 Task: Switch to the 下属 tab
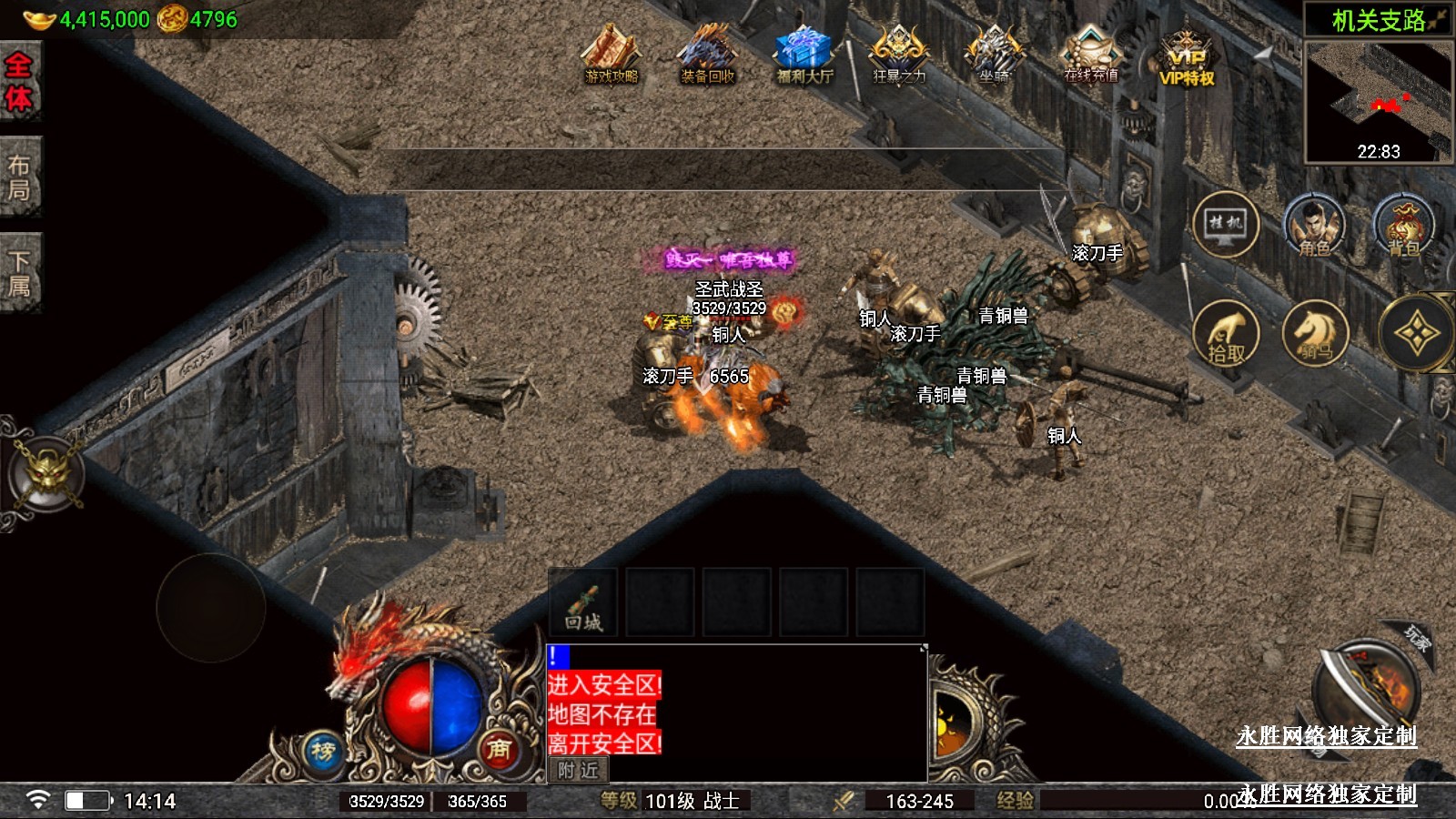pos(19,274)
